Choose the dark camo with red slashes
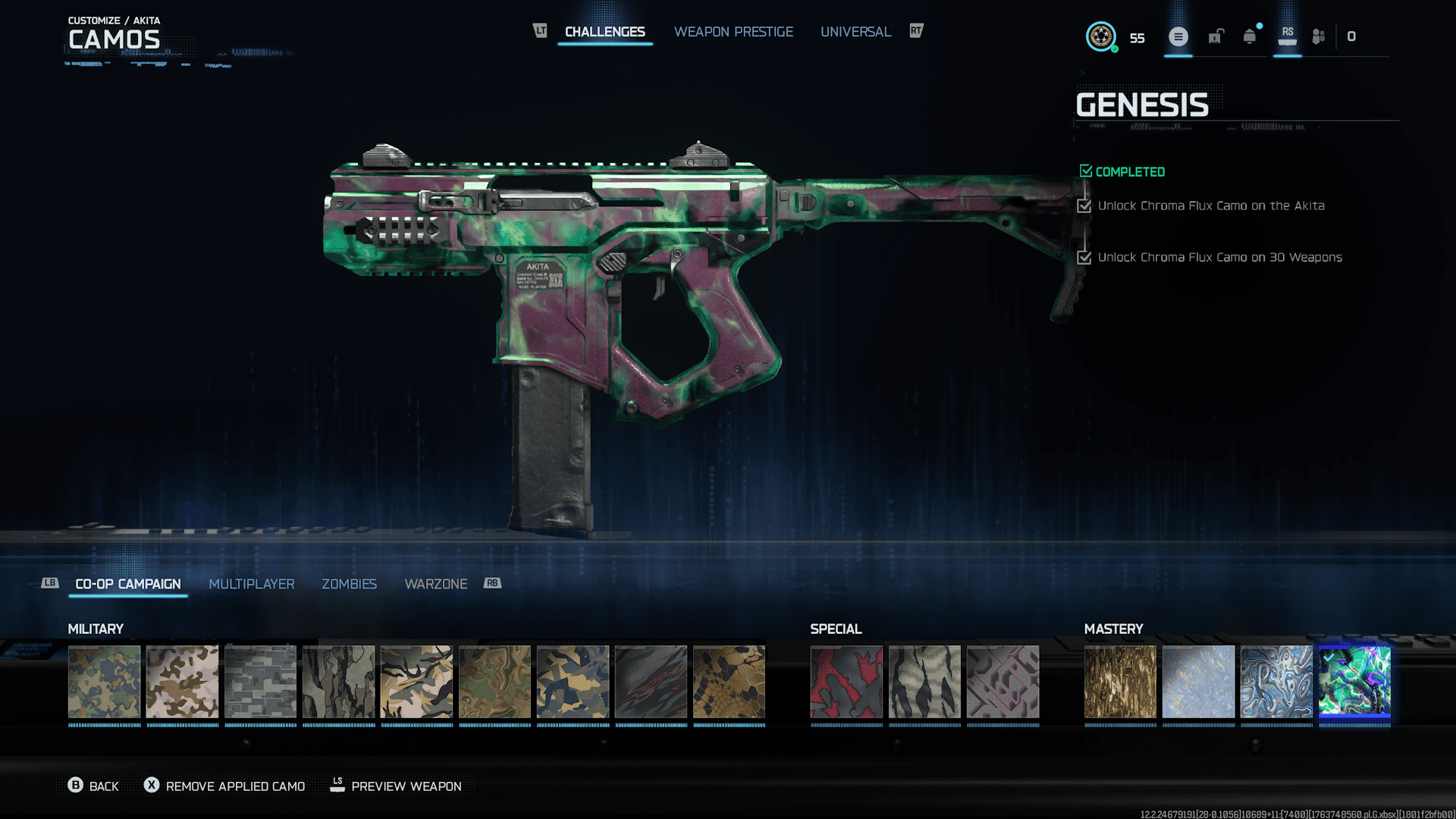This screenshot has height=819, width=1456. point(651,681)
